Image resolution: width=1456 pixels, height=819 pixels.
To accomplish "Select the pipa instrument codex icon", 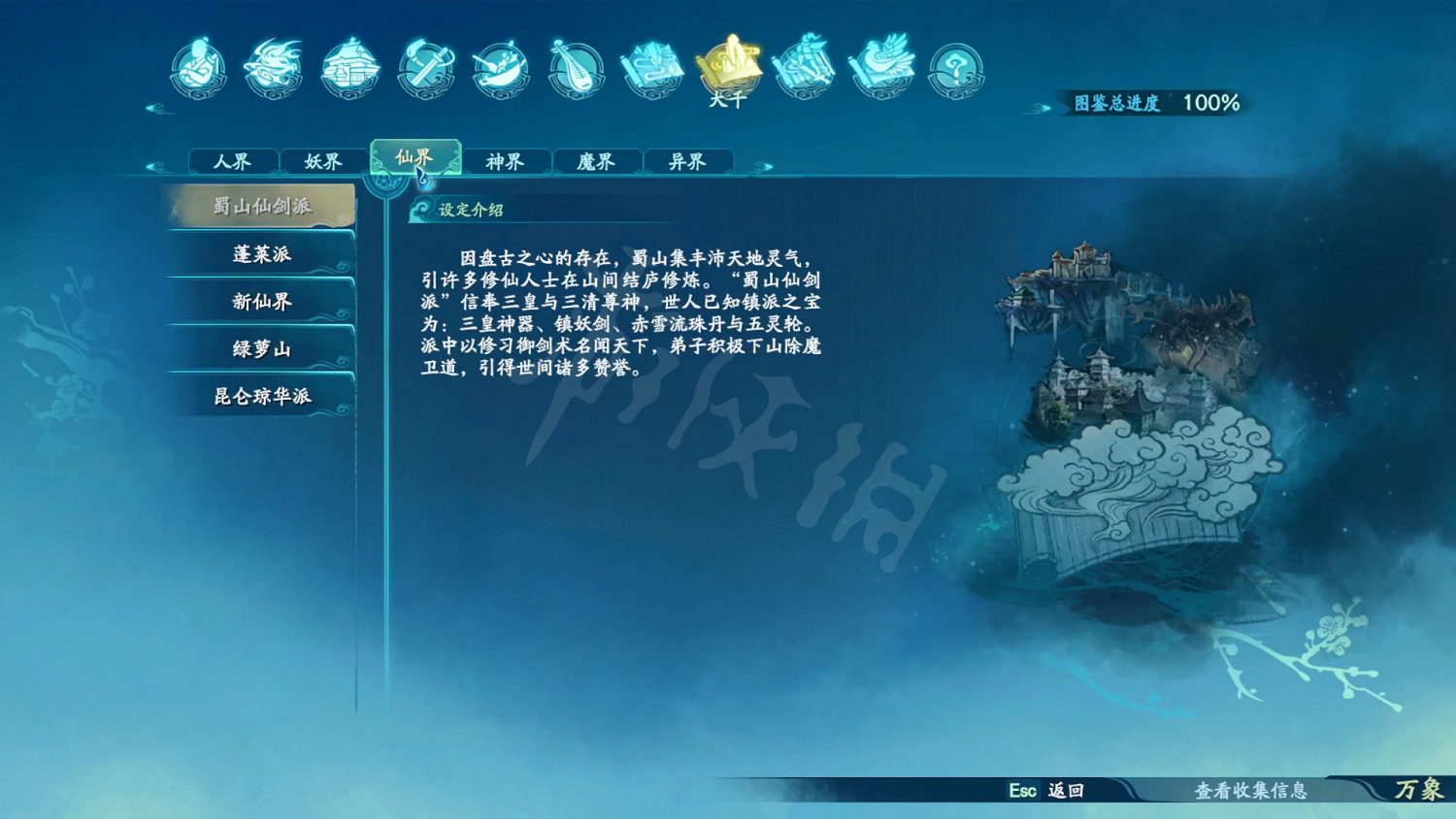I will click(576, 68).
